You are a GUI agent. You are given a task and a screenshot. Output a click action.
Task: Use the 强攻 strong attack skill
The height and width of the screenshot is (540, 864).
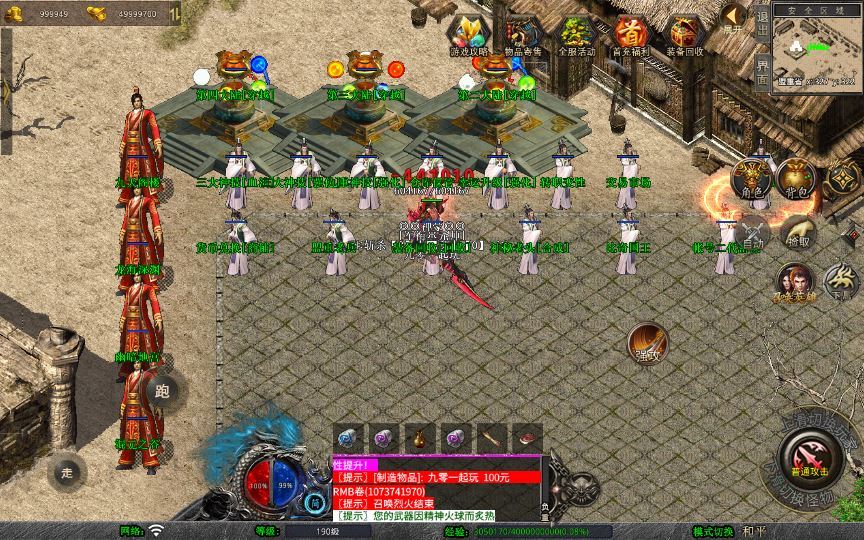tap(647, 343)
